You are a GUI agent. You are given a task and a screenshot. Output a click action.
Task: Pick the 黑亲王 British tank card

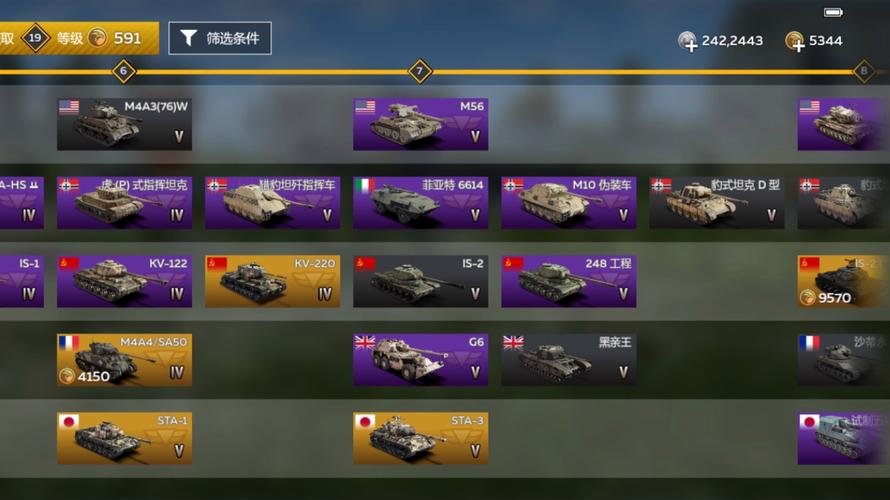568,360
